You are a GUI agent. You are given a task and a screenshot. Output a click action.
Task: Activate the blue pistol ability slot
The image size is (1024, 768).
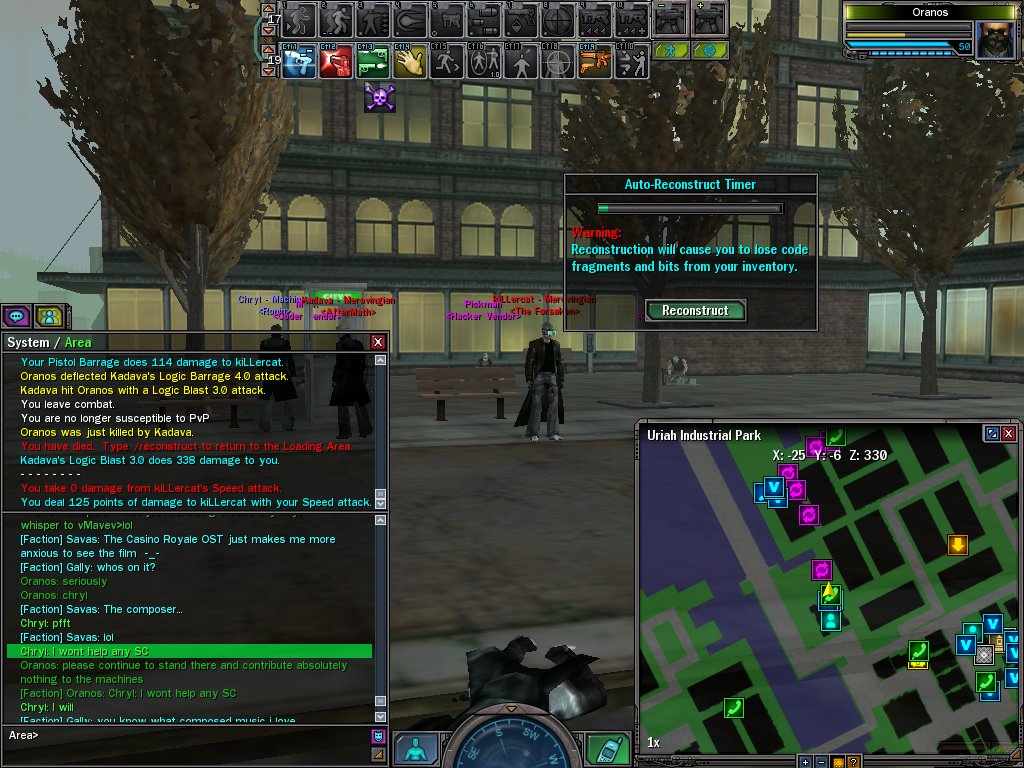299,62
